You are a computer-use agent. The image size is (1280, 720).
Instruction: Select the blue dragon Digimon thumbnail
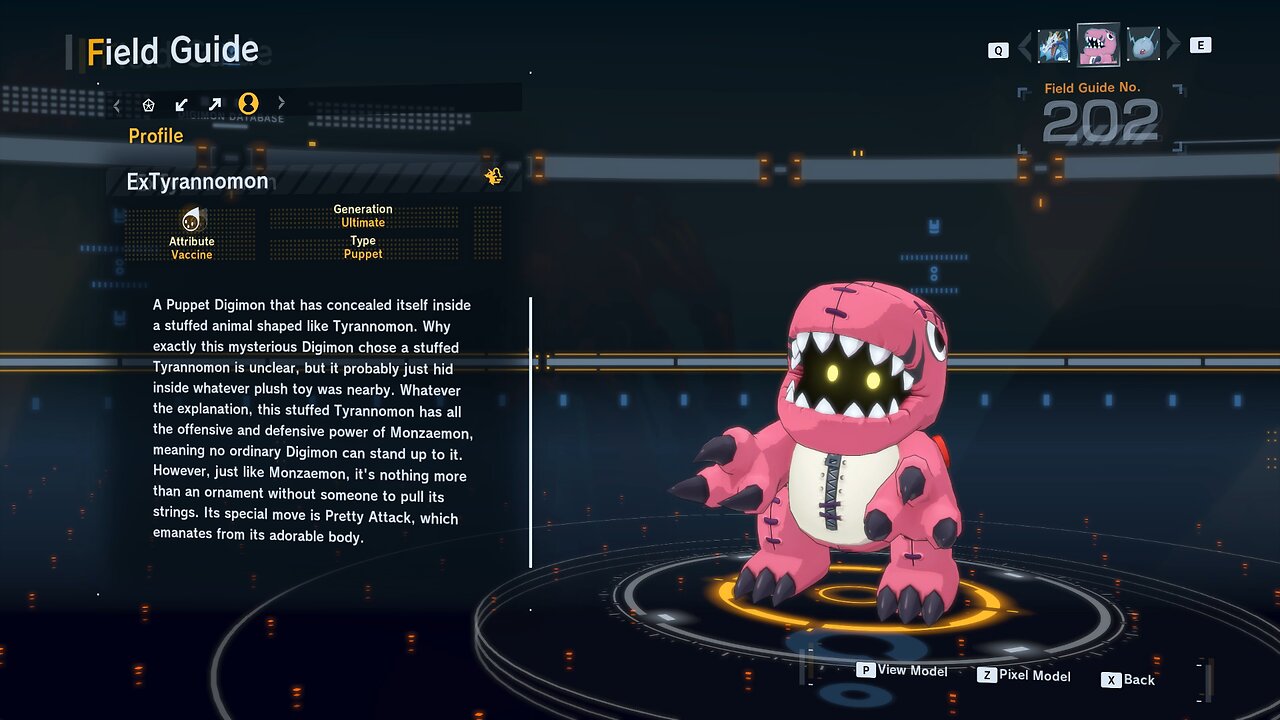click(1054, 45)
